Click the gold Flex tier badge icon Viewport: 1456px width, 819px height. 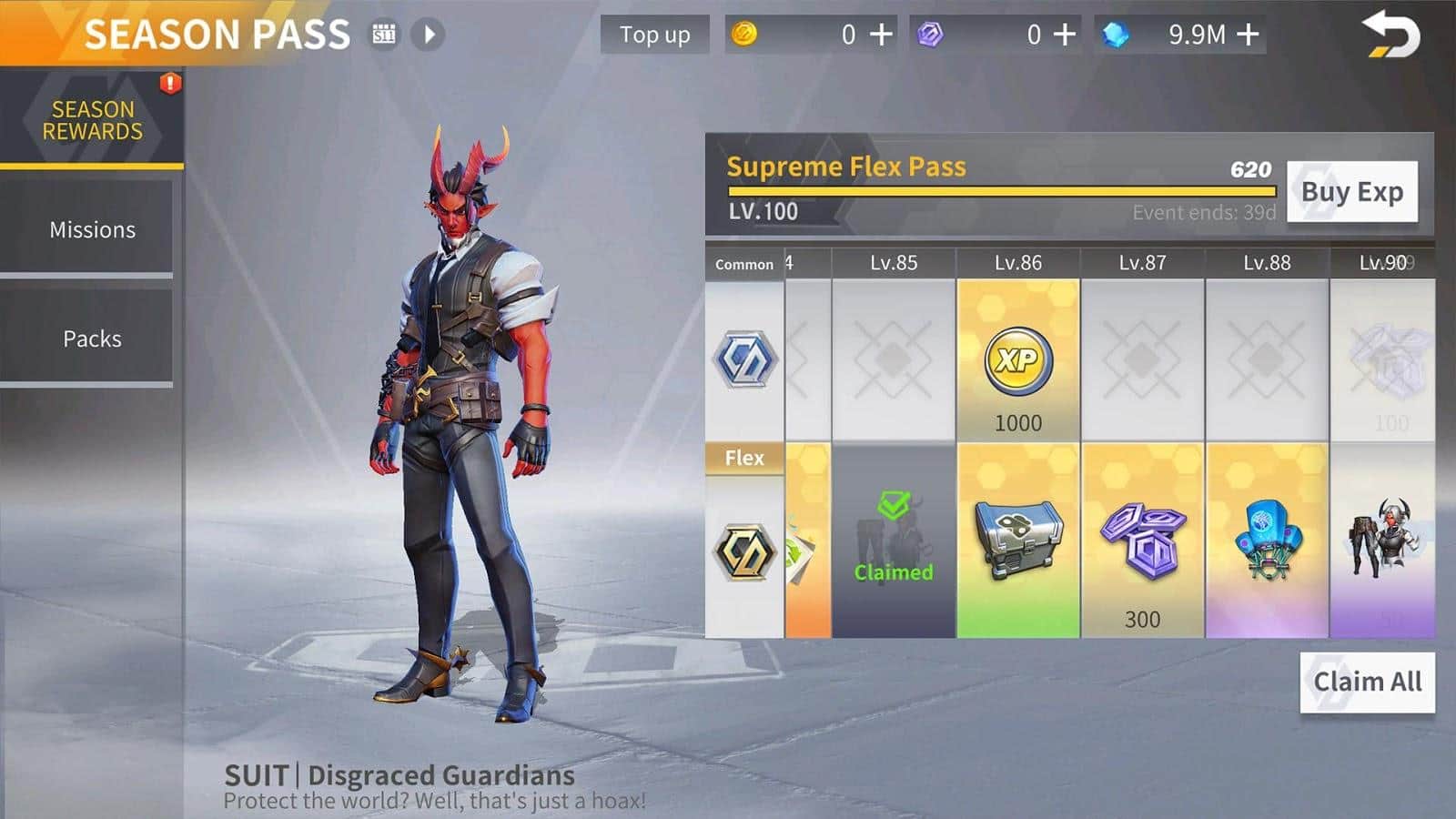[745, 552]
